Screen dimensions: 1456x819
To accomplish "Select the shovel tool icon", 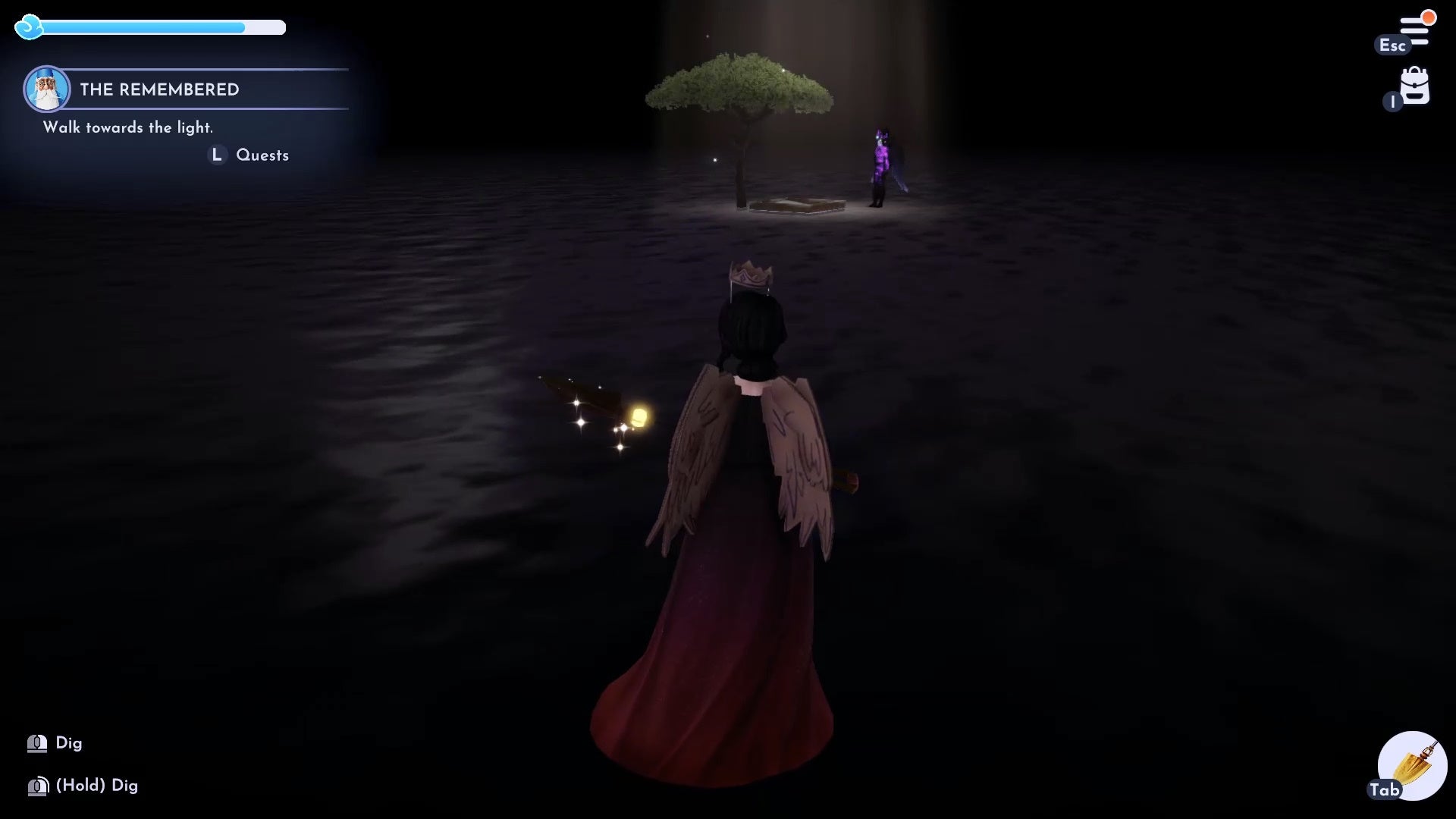I will pos(1412,766).
